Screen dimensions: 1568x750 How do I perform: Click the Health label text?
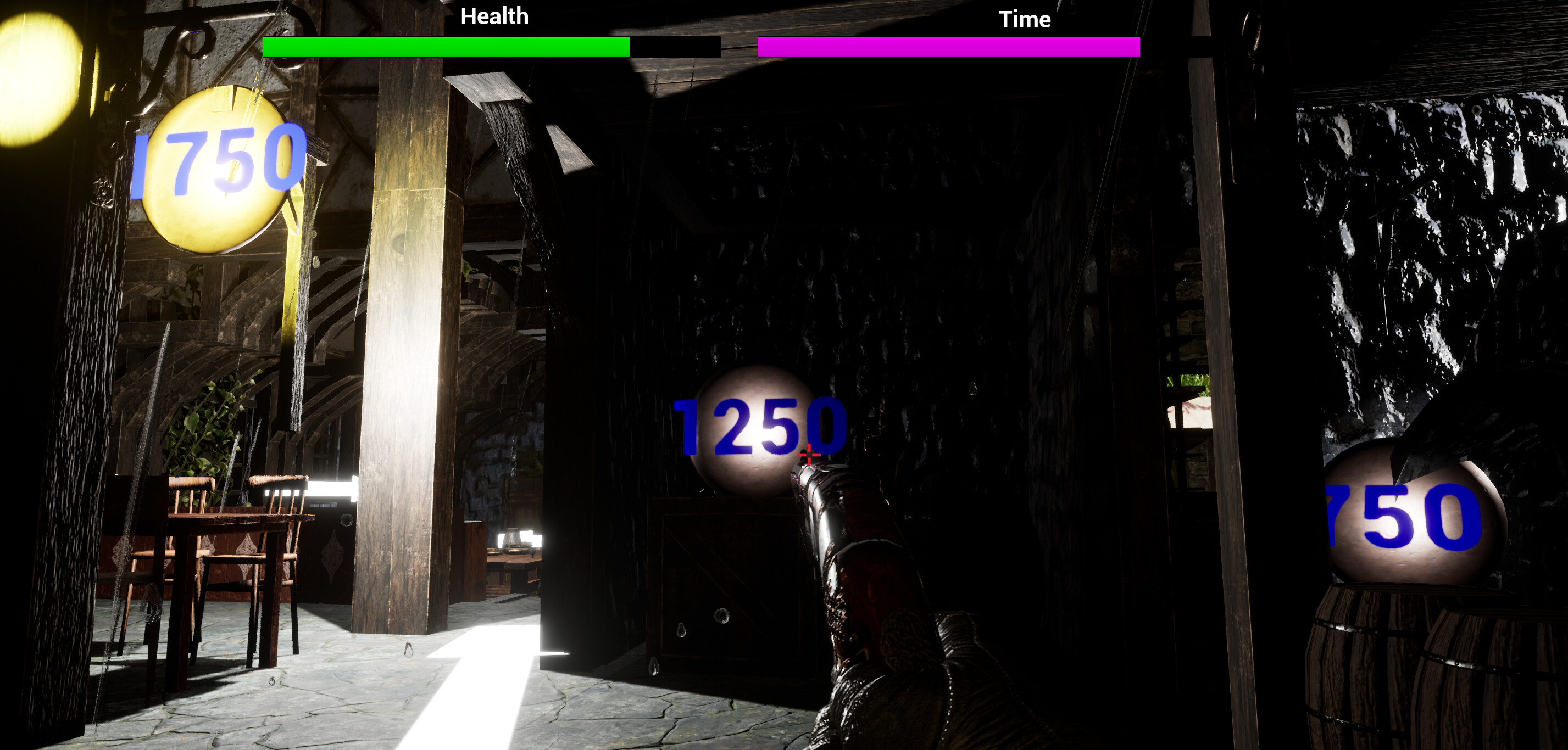tap(494, 16)
